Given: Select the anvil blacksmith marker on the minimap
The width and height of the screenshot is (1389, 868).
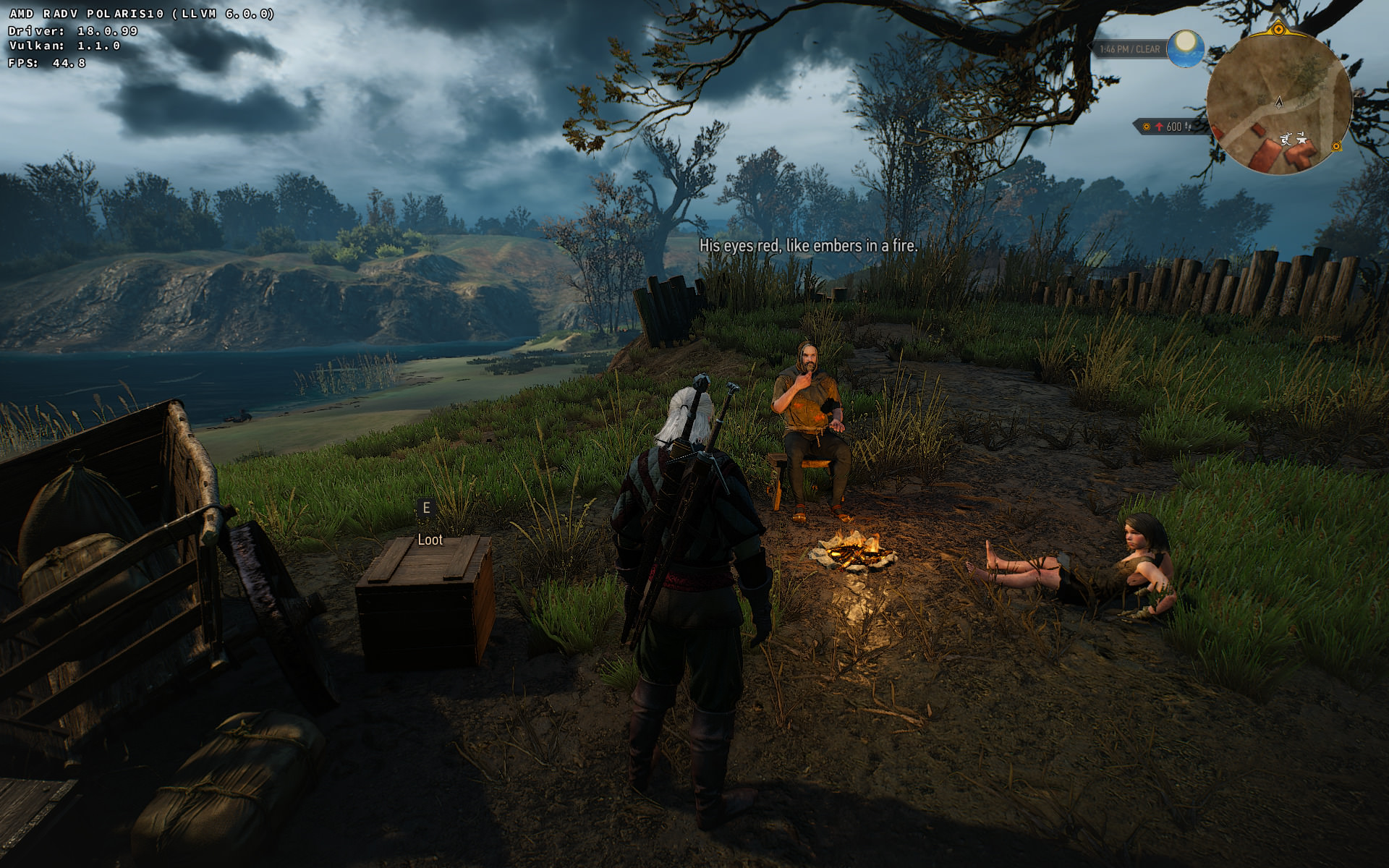Looking at the screenshot, I should tap(1301, 137).
